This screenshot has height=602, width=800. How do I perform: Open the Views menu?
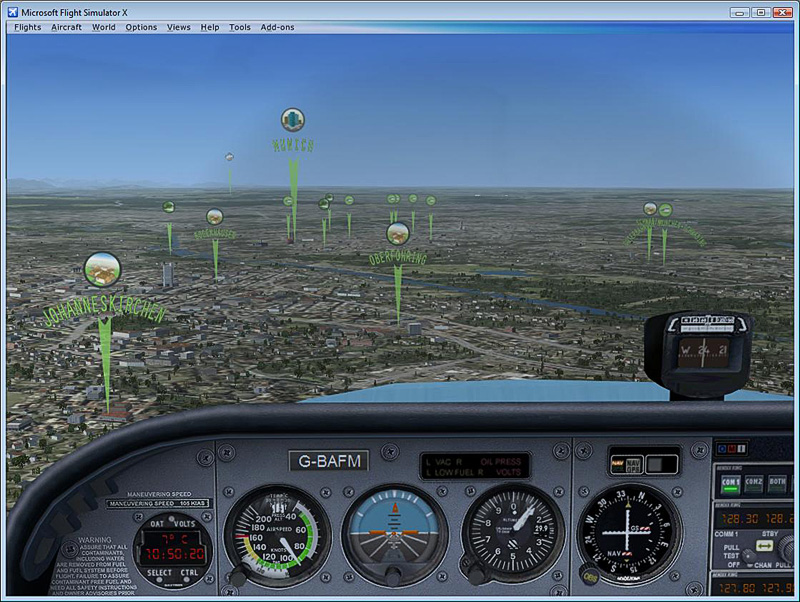pos(179,27)
